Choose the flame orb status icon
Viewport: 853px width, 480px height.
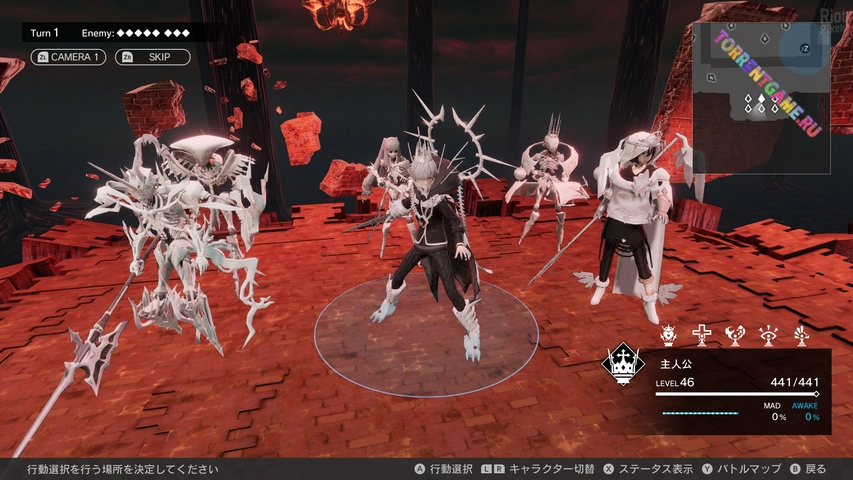735,335
